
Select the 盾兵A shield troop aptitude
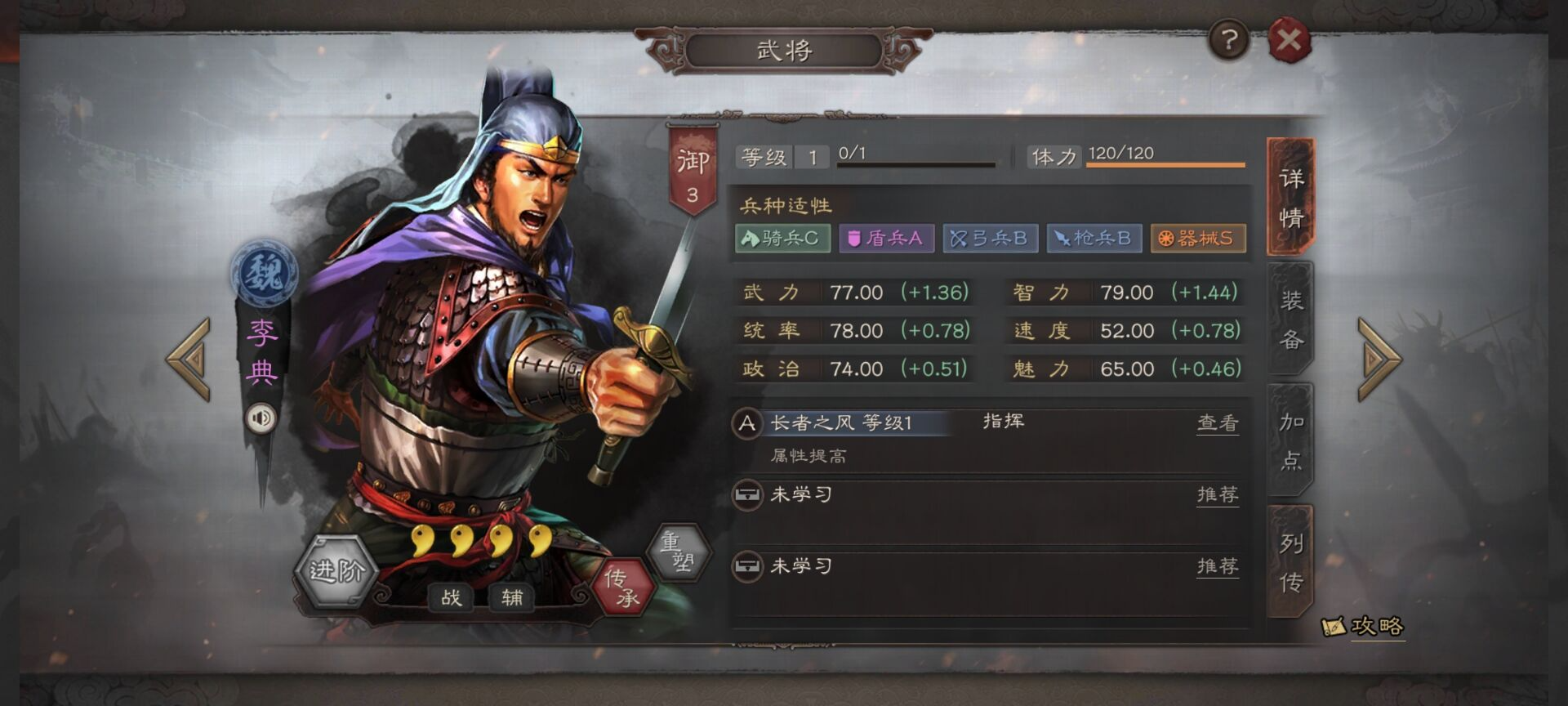[x=886, y=239]
